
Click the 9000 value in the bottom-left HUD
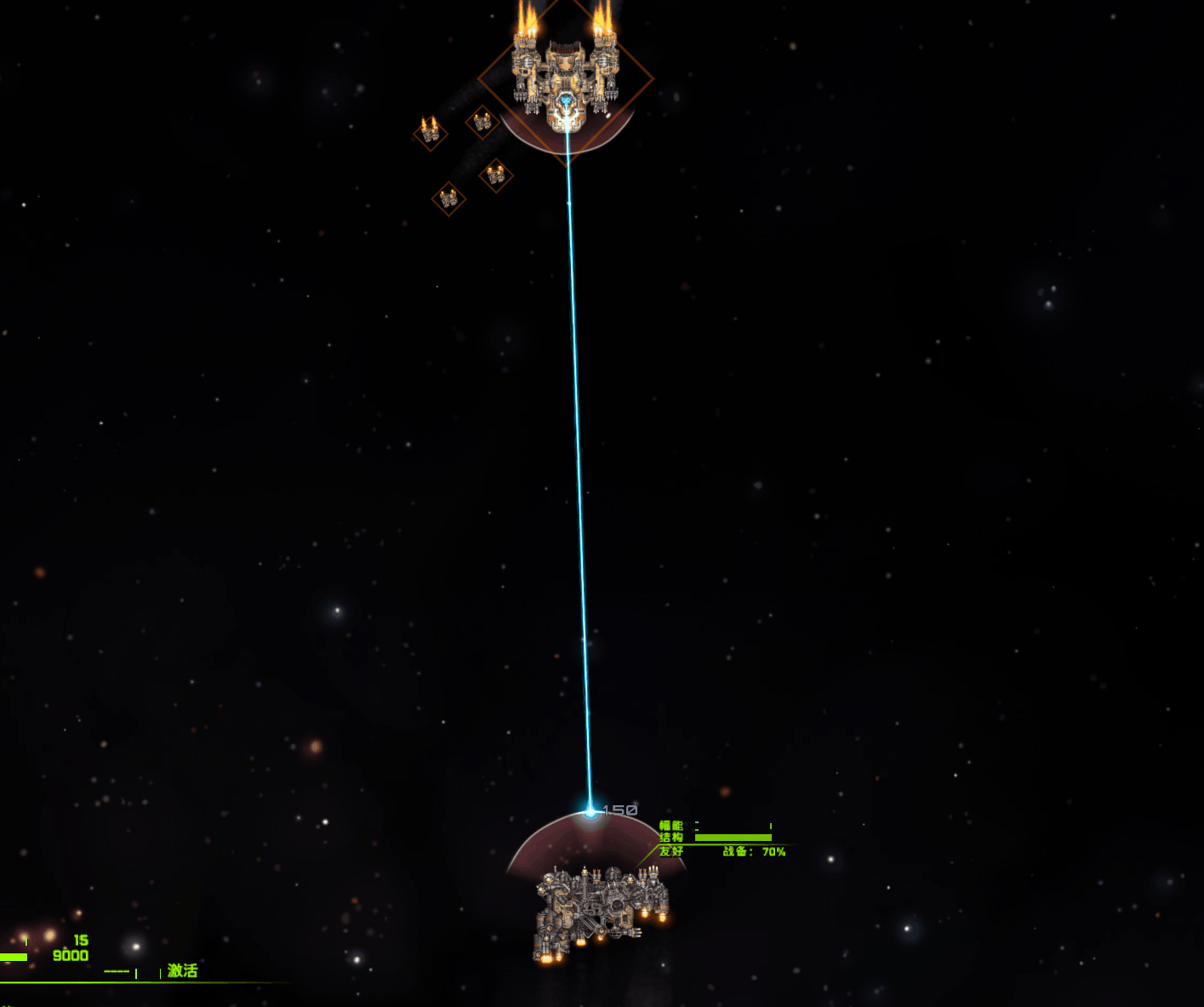click(71, 955)
